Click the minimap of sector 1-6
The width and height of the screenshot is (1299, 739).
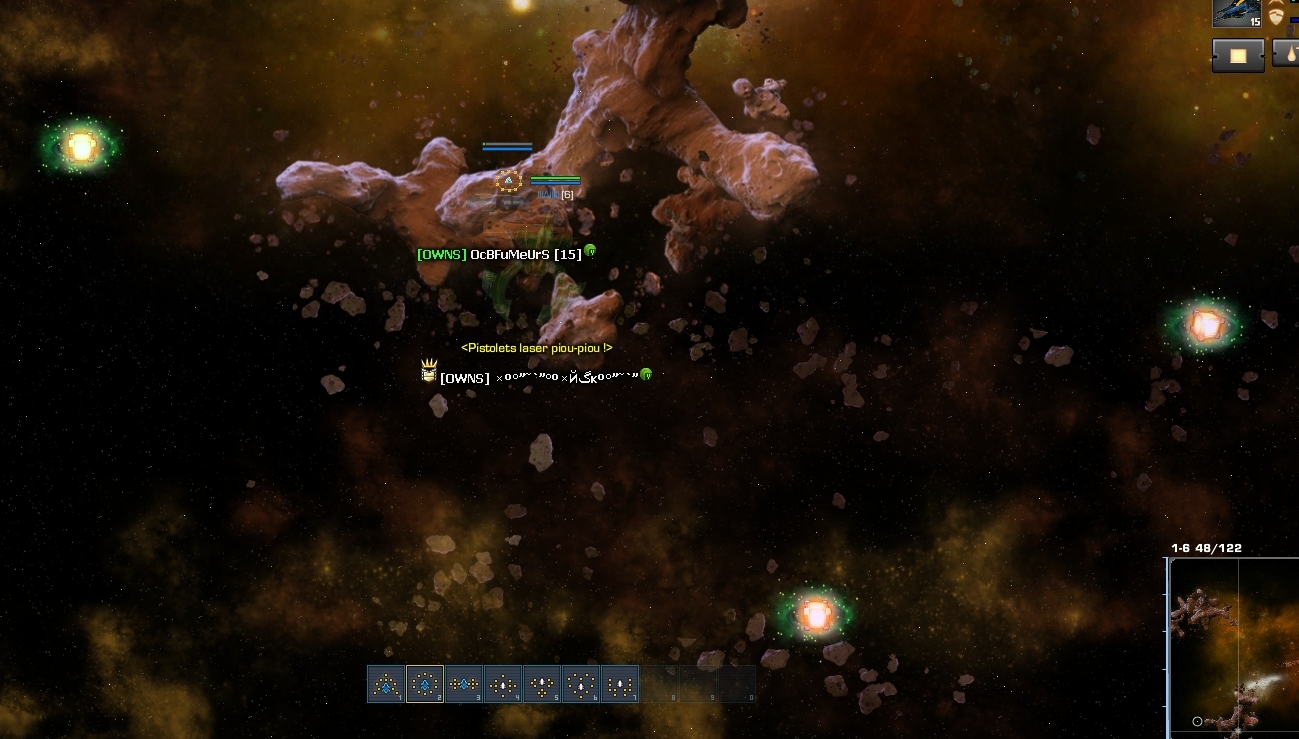1235,648
